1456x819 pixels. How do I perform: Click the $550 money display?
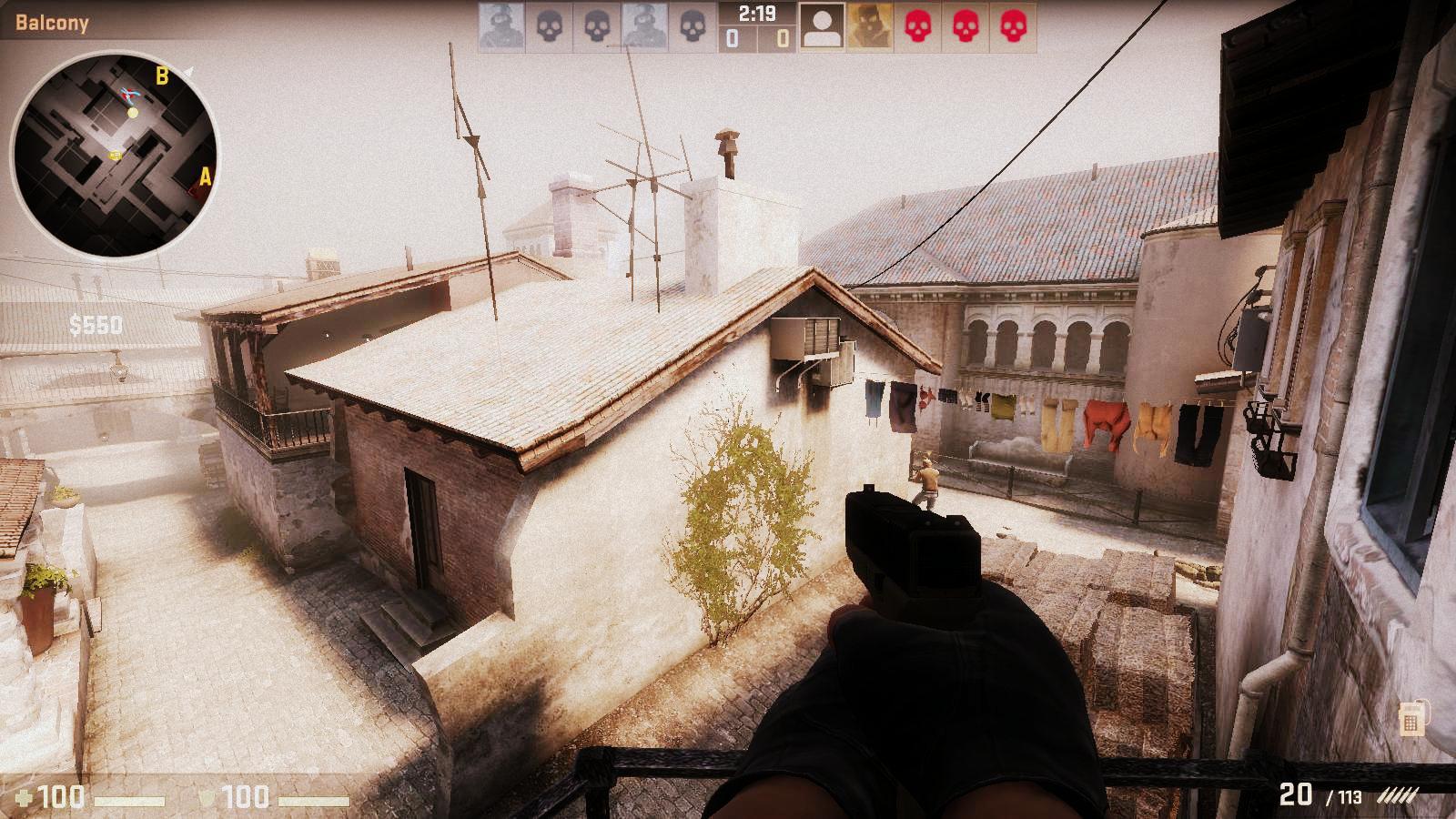96,324
